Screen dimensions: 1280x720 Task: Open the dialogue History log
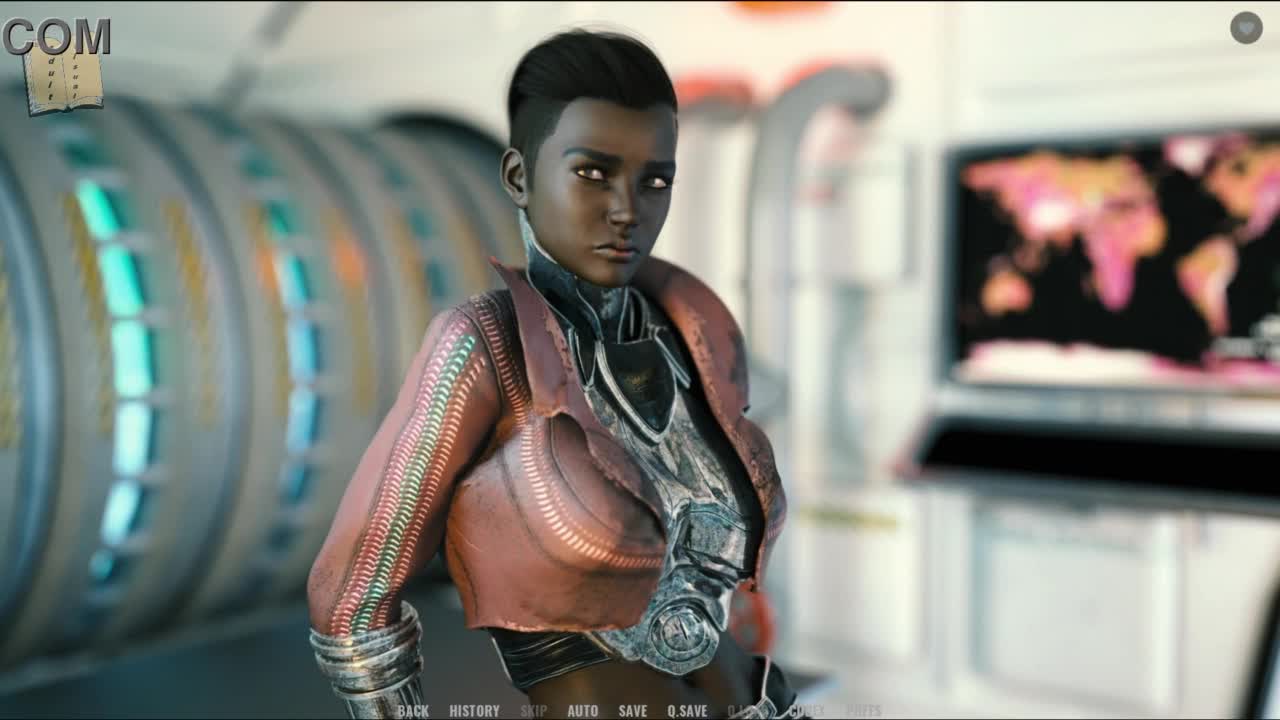[x=474, y=711]
